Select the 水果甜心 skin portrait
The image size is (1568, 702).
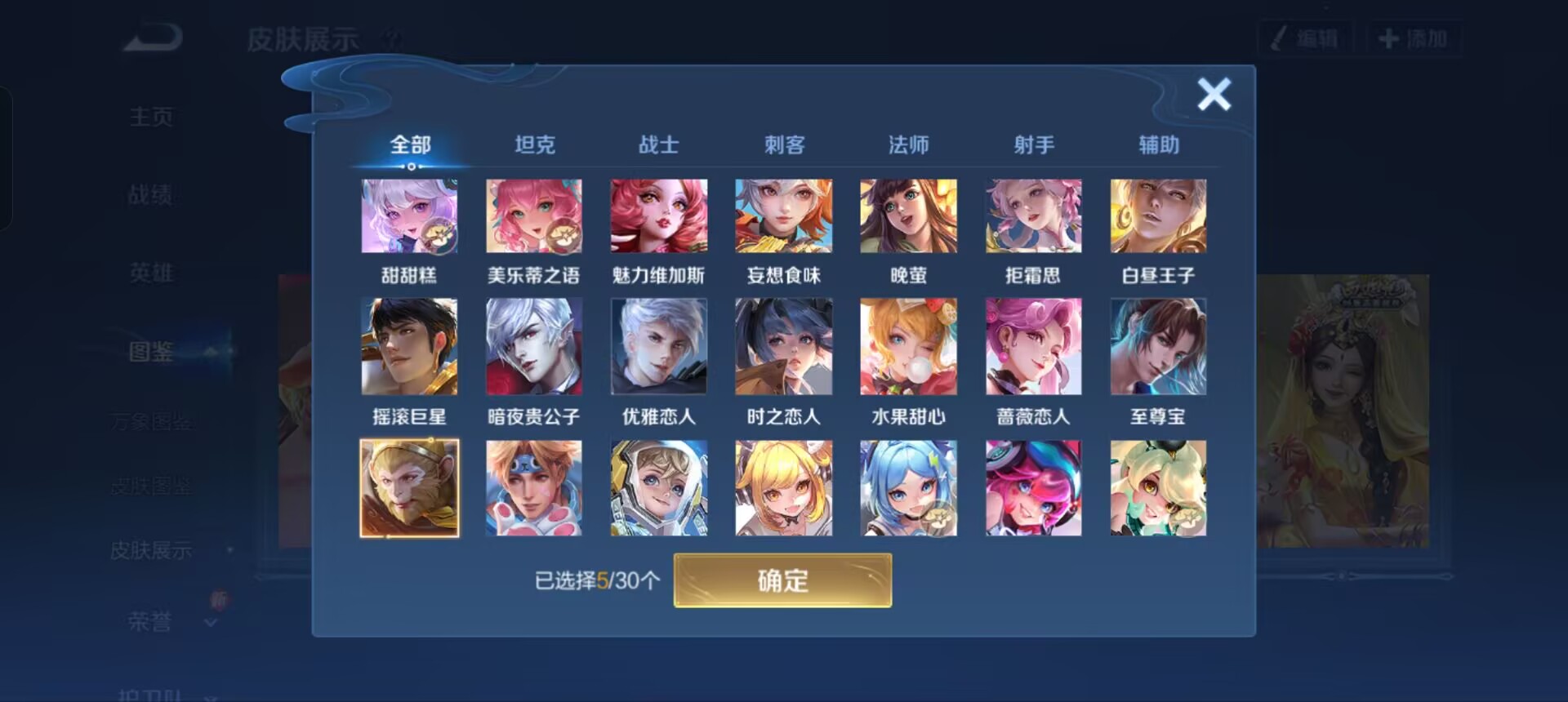pos(908,346)
